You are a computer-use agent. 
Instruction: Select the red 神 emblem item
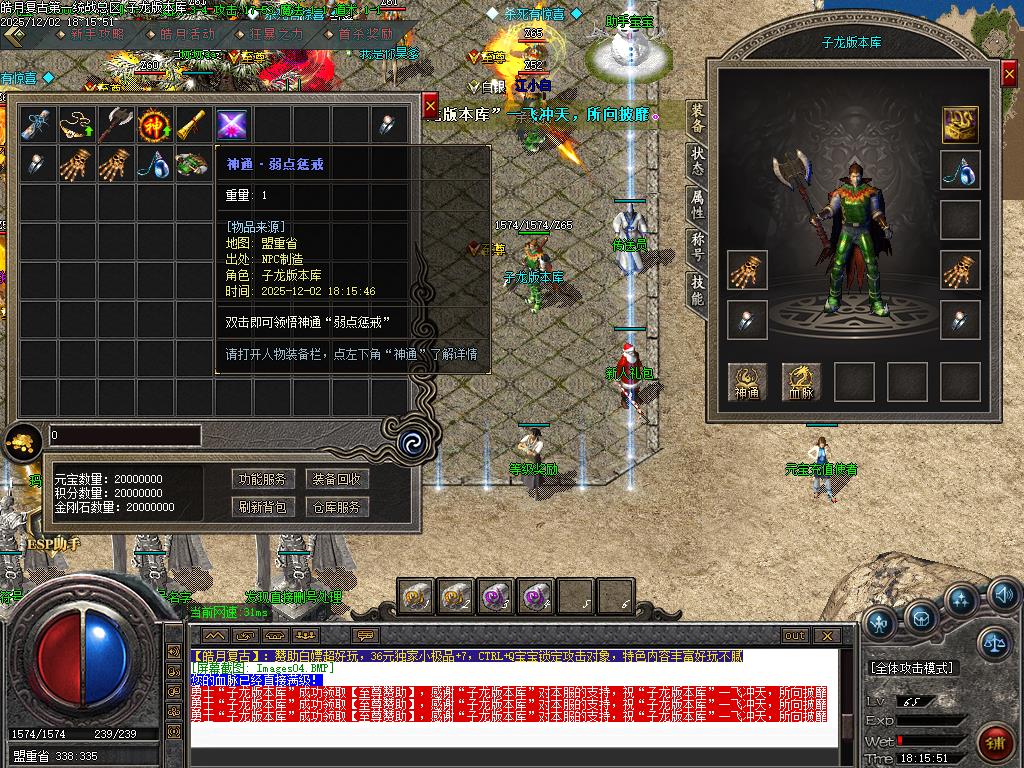coord(154,125)
